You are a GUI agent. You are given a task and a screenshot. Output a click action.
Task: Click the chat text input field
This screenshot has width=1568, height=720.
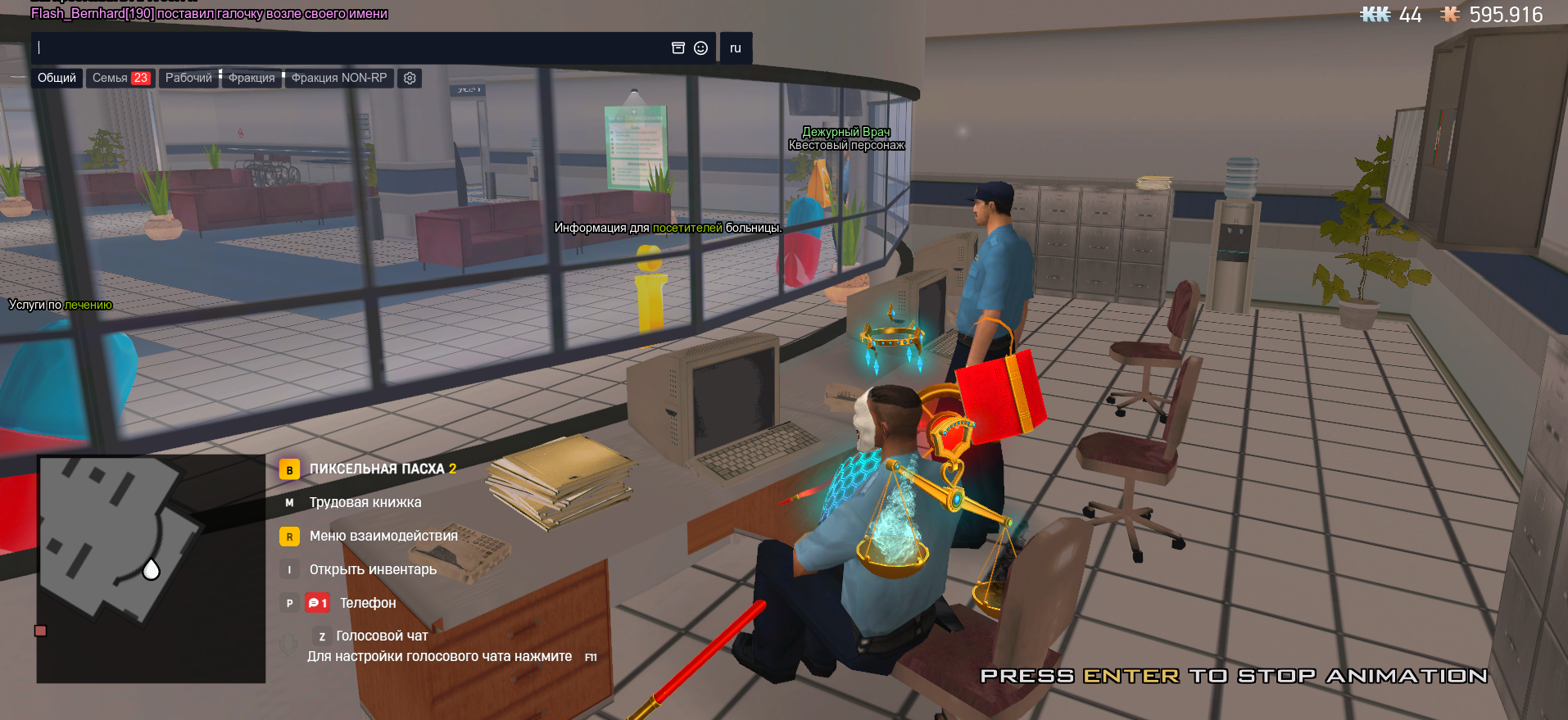pyautogui.click(x=344, y=48)
